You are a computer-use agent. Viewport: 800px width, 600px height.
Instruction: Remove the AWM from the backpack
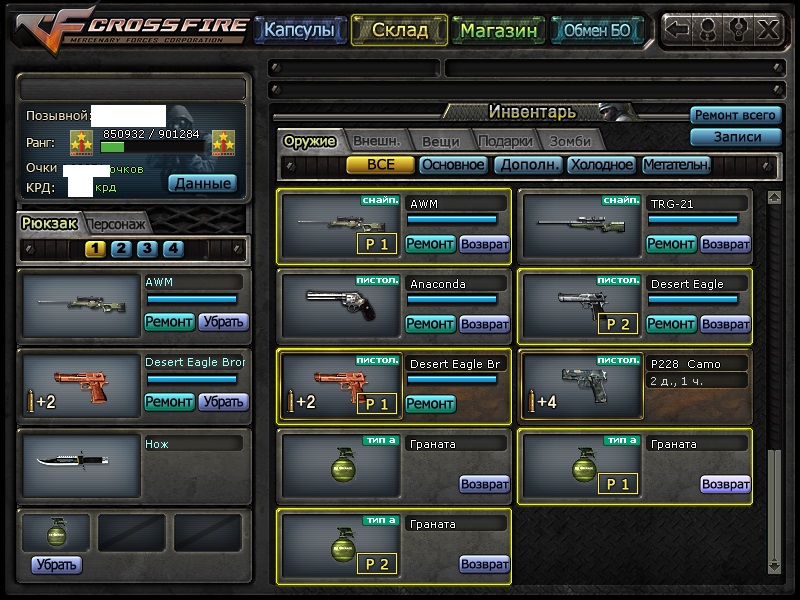[223, 321]
